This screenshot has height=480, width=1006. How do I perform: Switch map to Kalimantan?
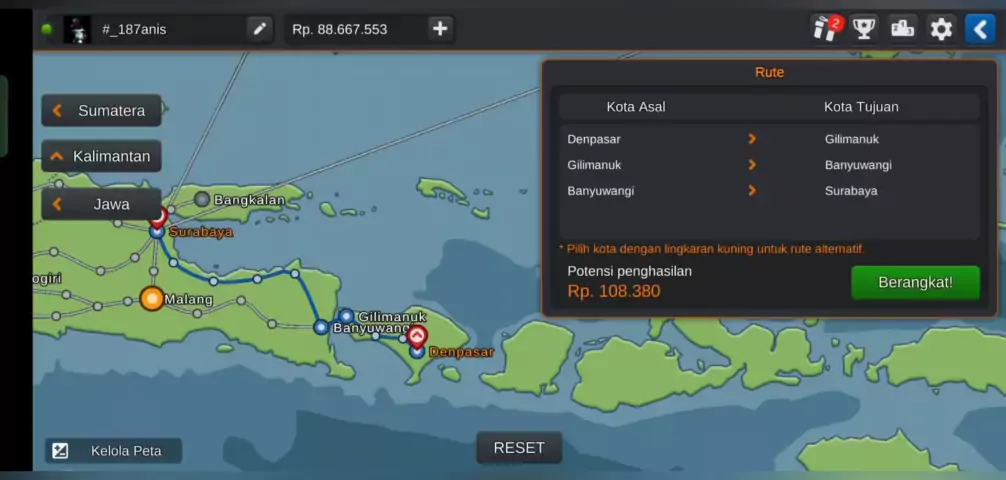tap(101, 156)
